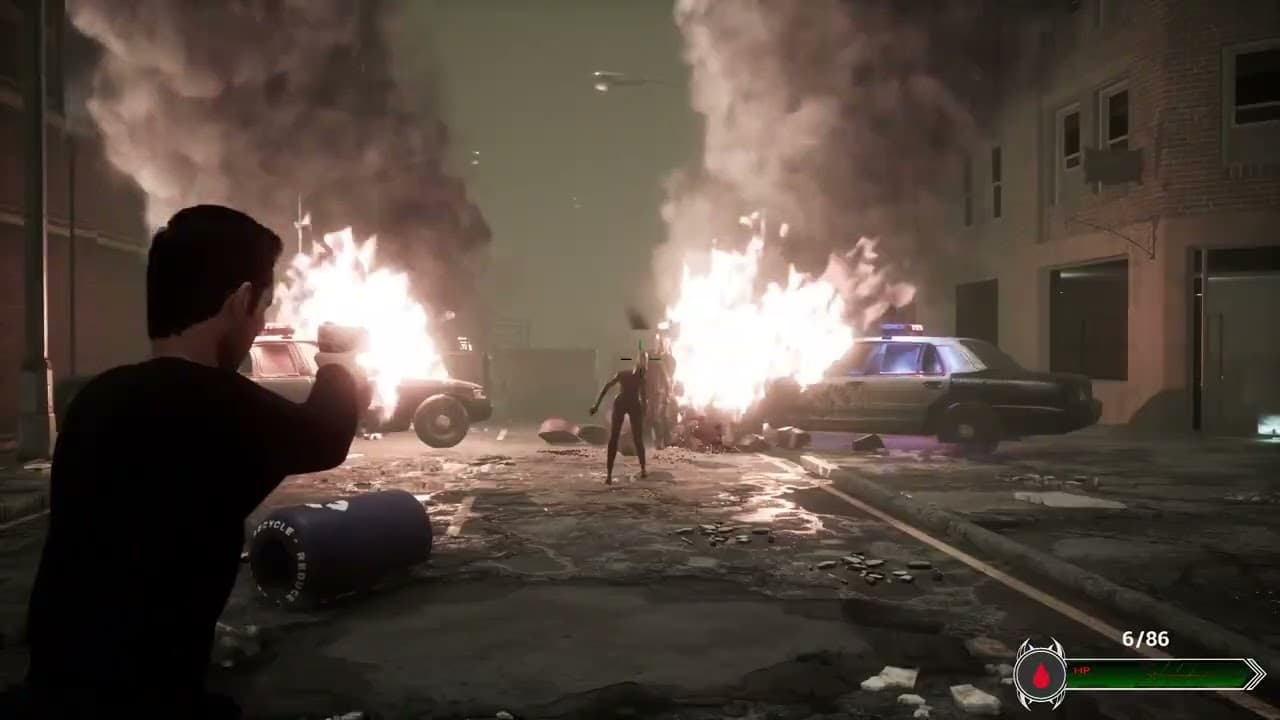Click the ammo counter showing 6/86
This screenshot has height=720, width=1280.
pos(1145,638)
